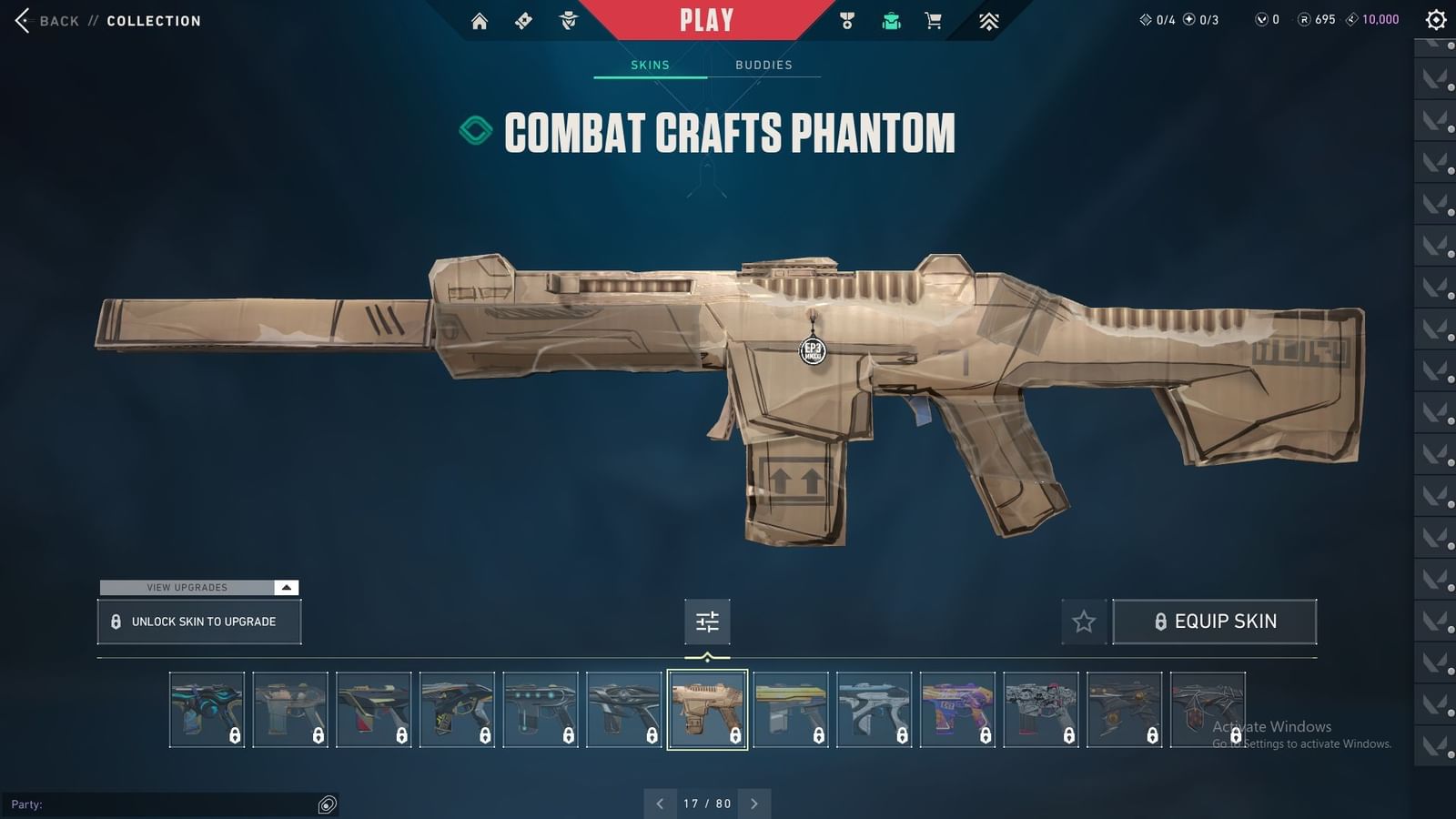Image resolution: width=1456 pixels, height=819 pixels.
Task: Open the Store shopping cart icon
Action: (x=933, y=19)
